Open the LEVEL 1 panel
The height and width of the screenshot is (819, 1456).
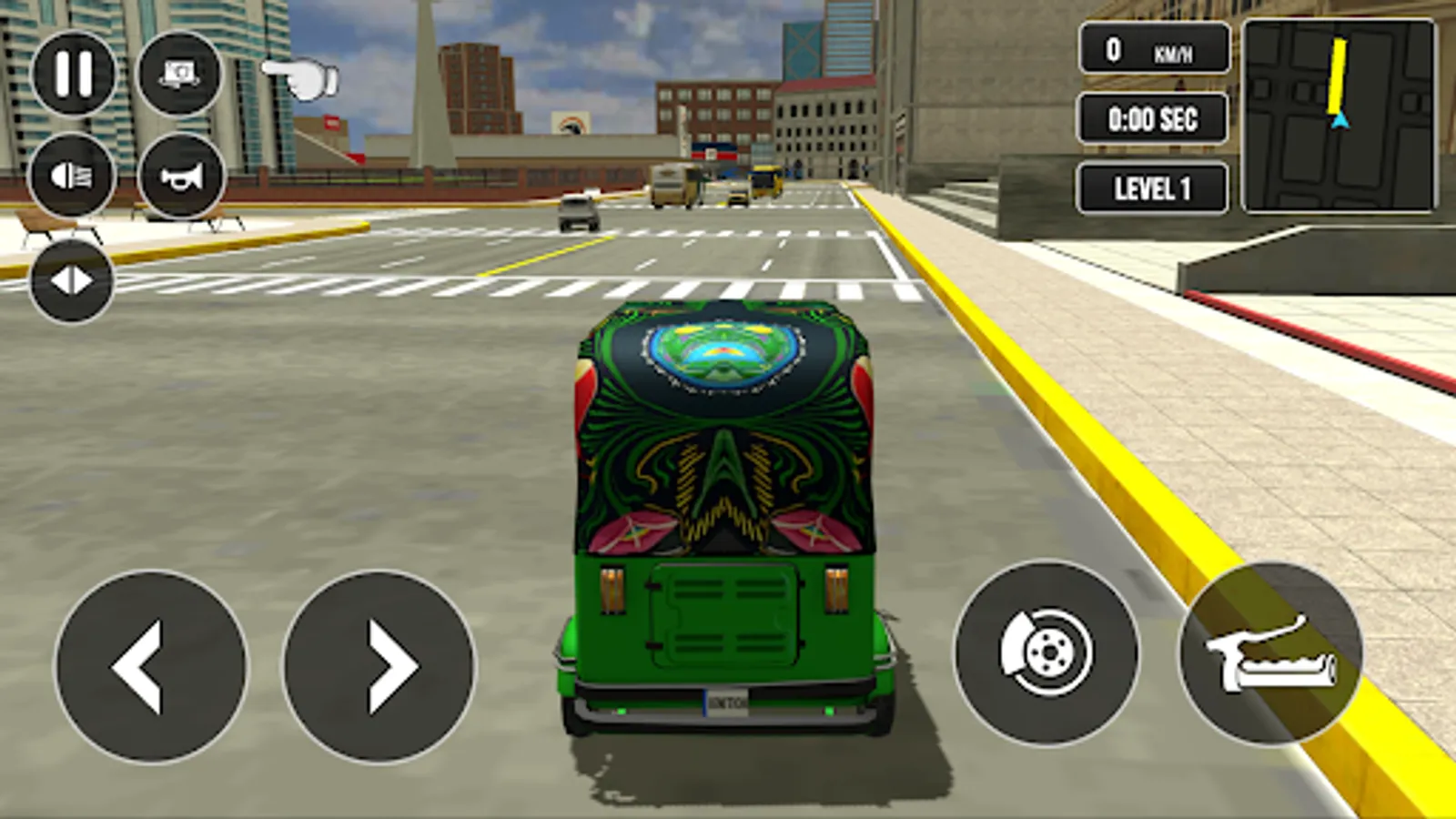1152,187
